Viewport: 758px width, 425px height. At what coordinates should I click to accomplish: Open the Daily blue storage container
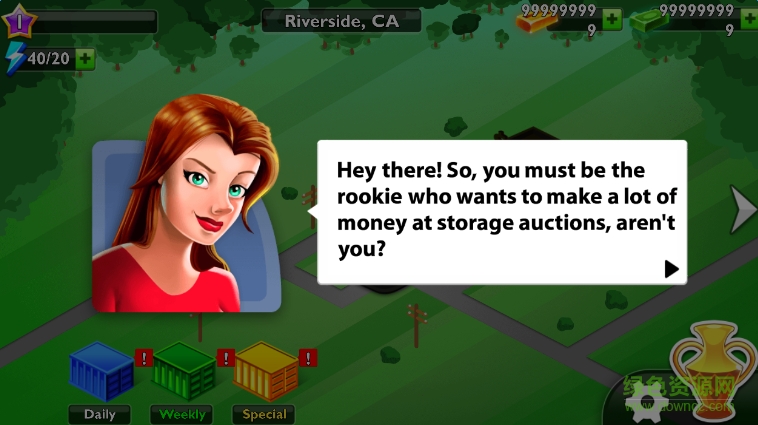[x=101, y=372]
